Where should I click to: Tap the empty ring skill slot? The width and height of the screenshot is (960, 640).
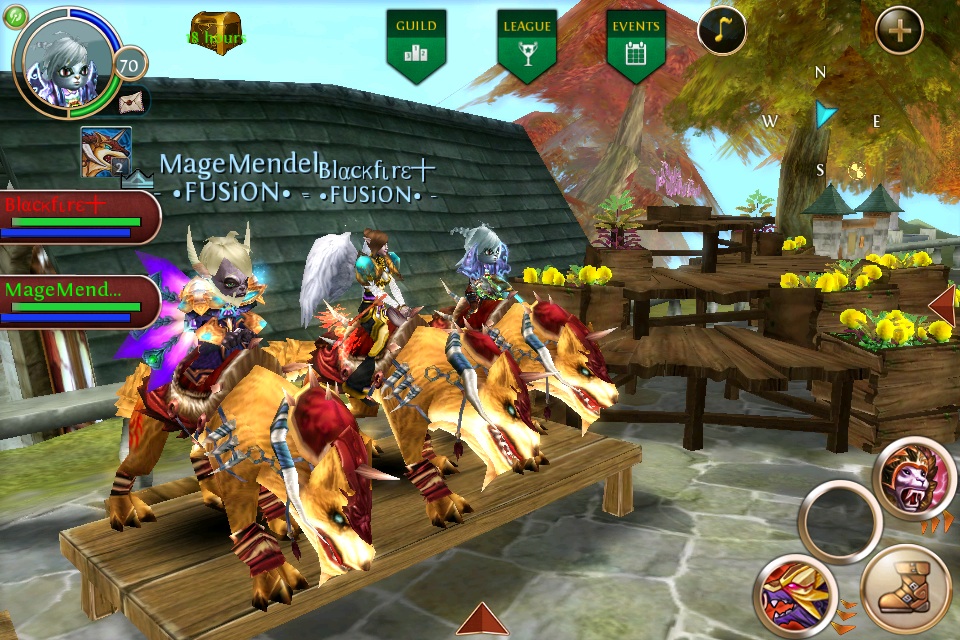point(840,521)
